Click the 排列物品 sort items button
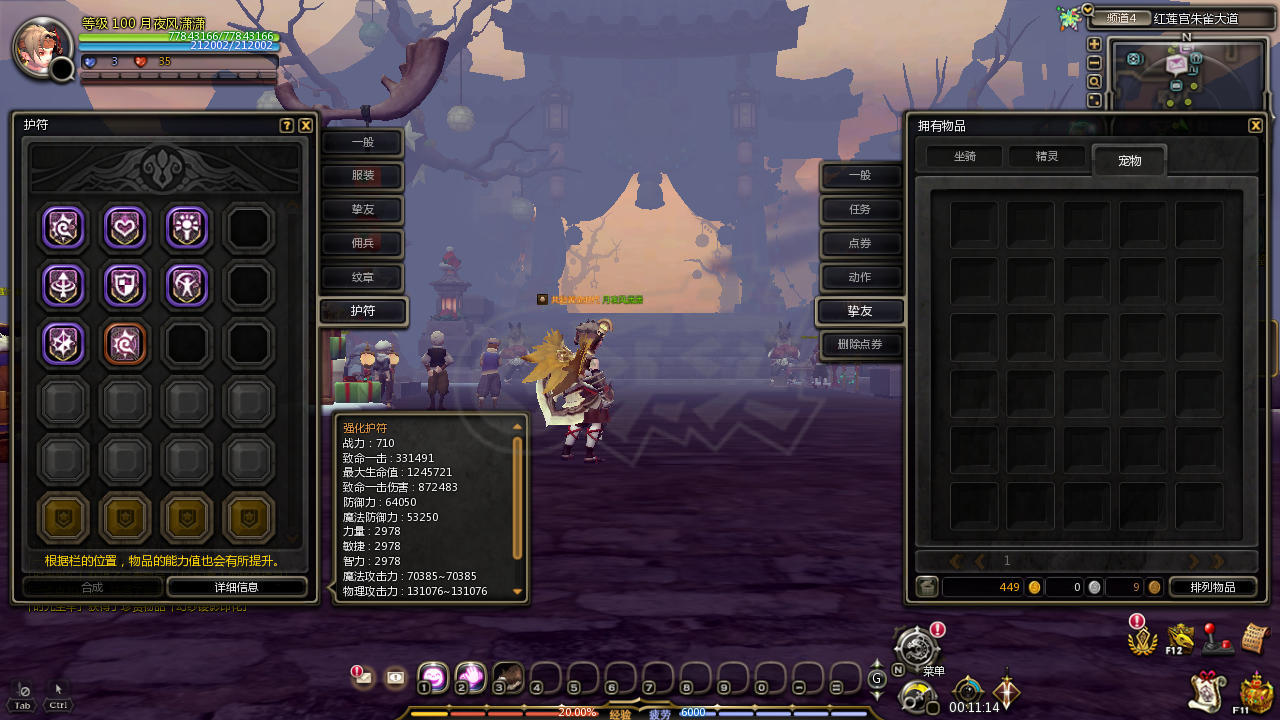Image resolution: width=1280 pixels, height=720 pixels. 1212,587
